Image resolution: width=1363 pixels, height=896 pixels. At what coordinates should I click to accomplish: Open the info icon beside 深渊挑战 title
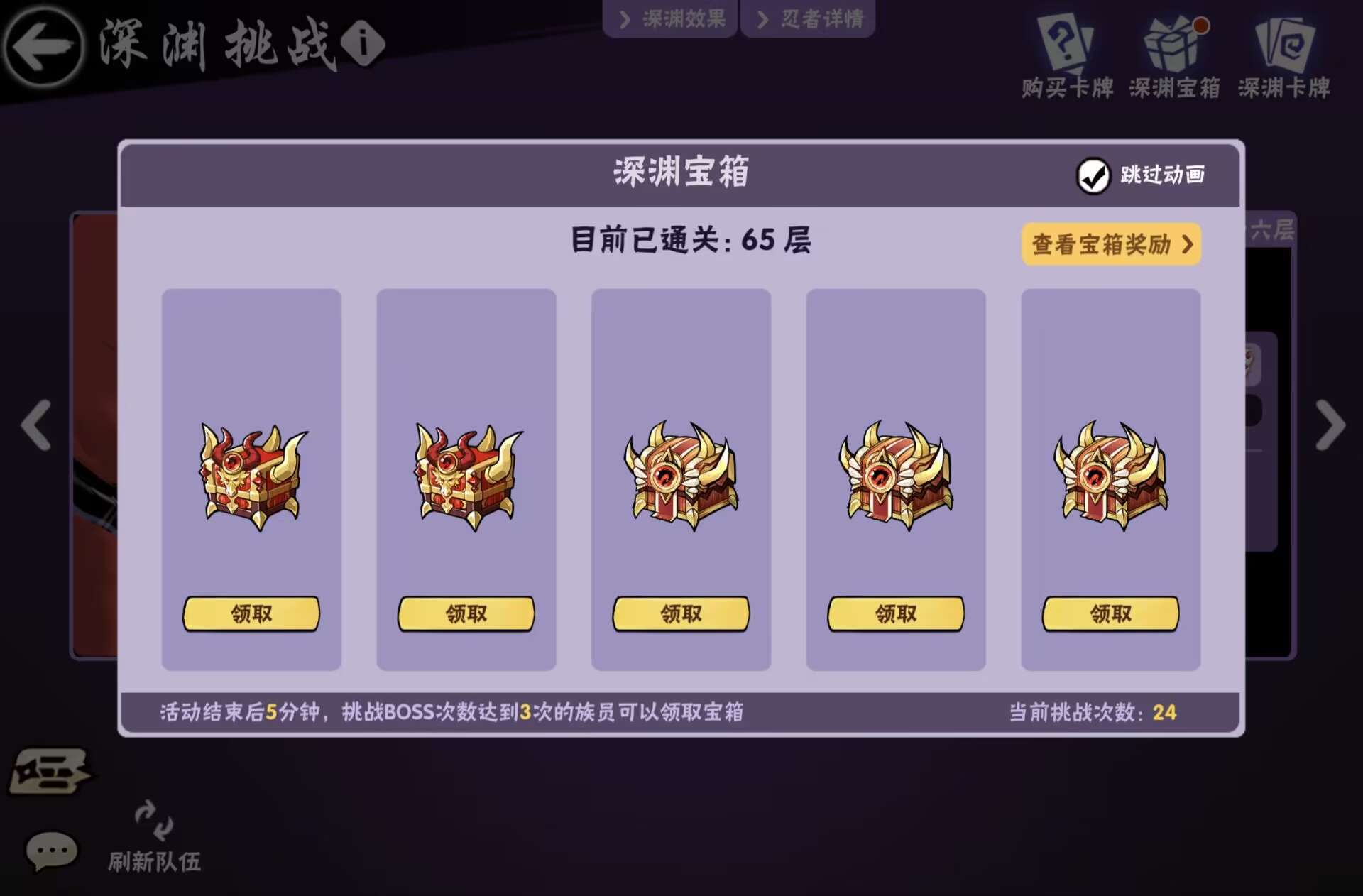[363, 44]
